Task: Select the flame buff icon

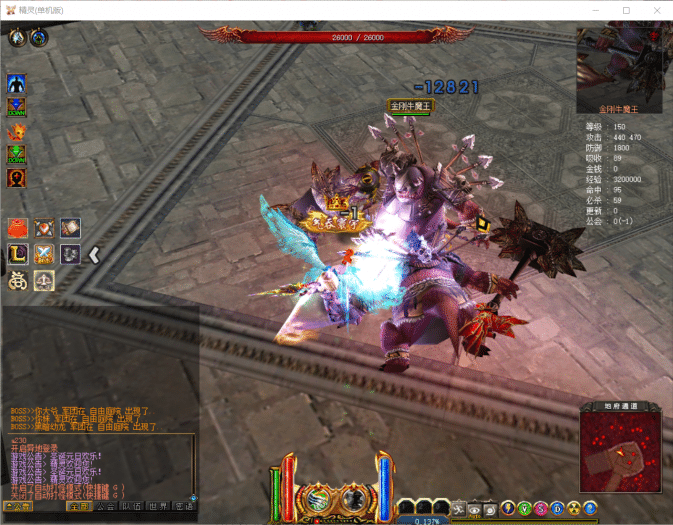Action: click(16, 131)
